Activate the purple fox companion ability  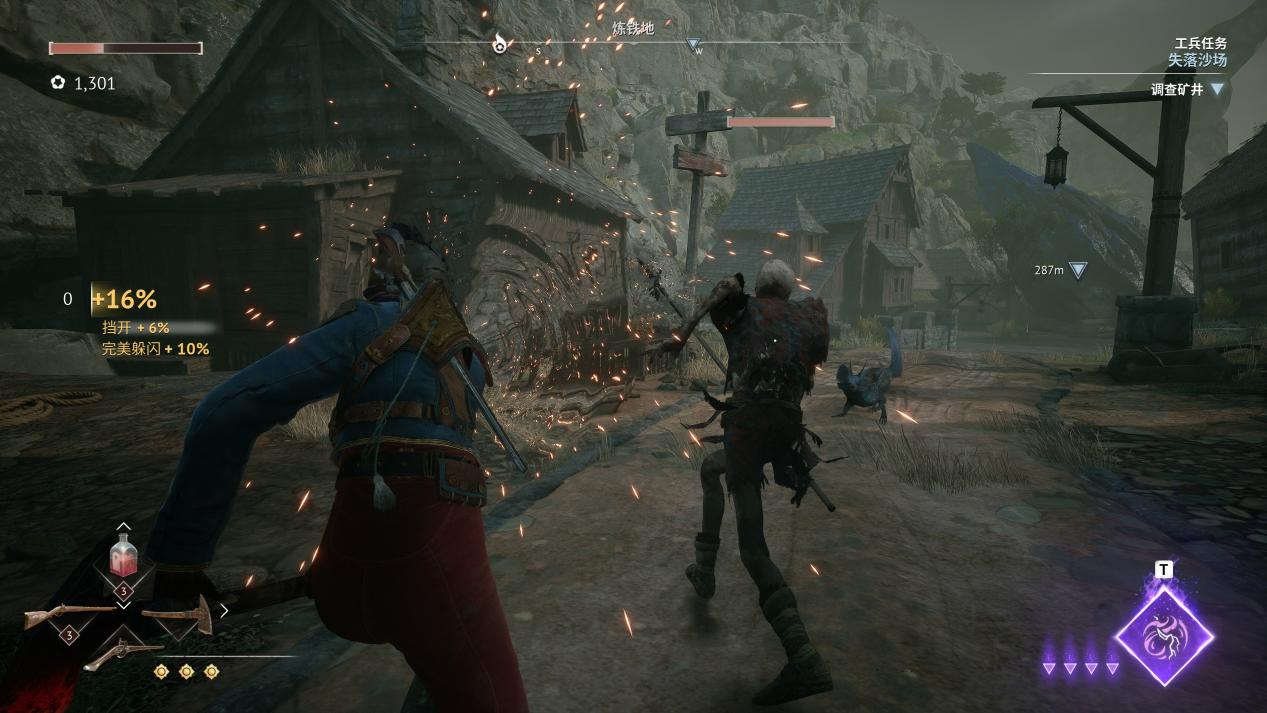(x=1164, y=636)
